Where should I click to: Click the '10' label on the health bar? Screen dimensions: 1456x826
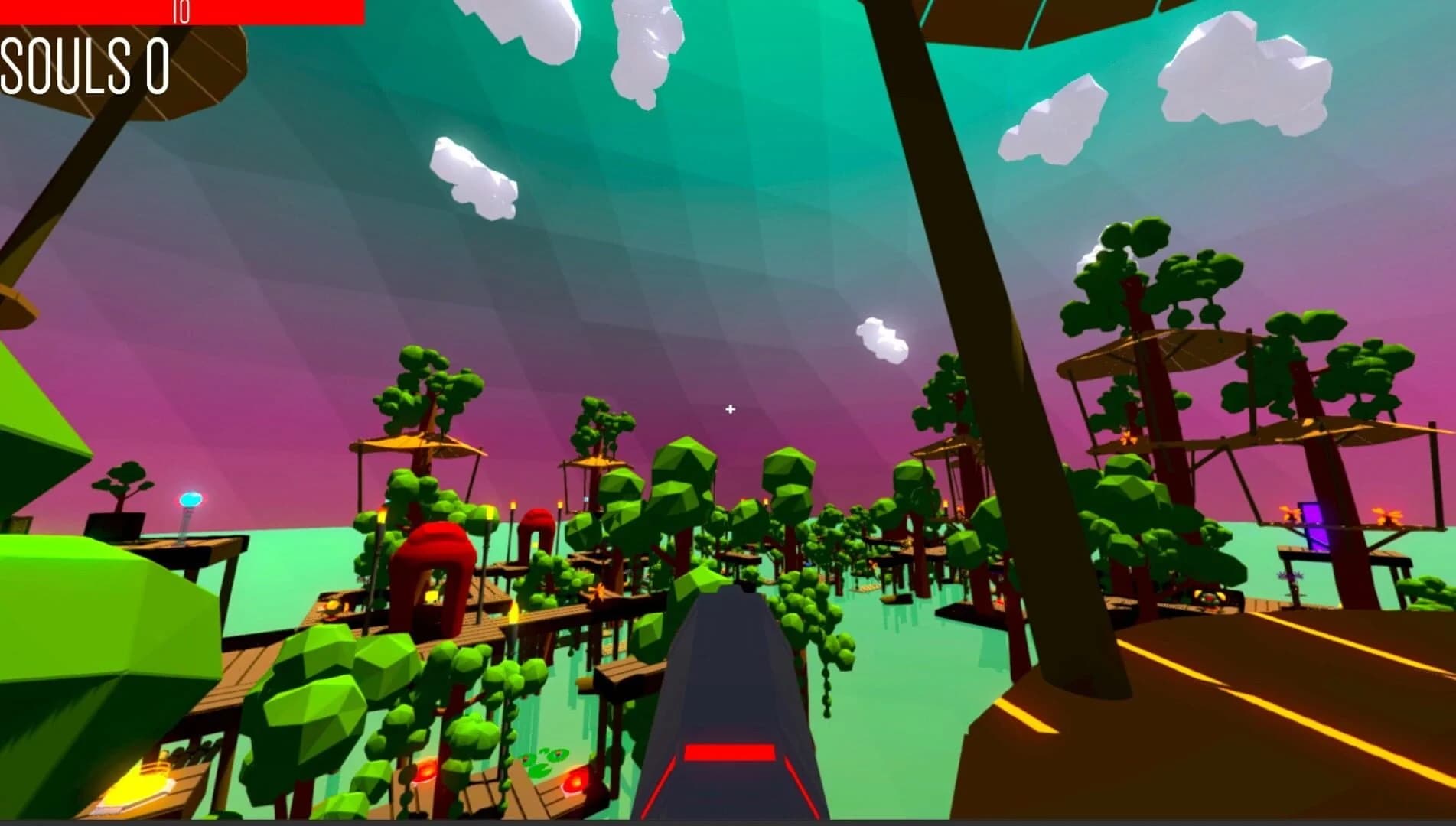pyautogui.click(x=182, y=11)
